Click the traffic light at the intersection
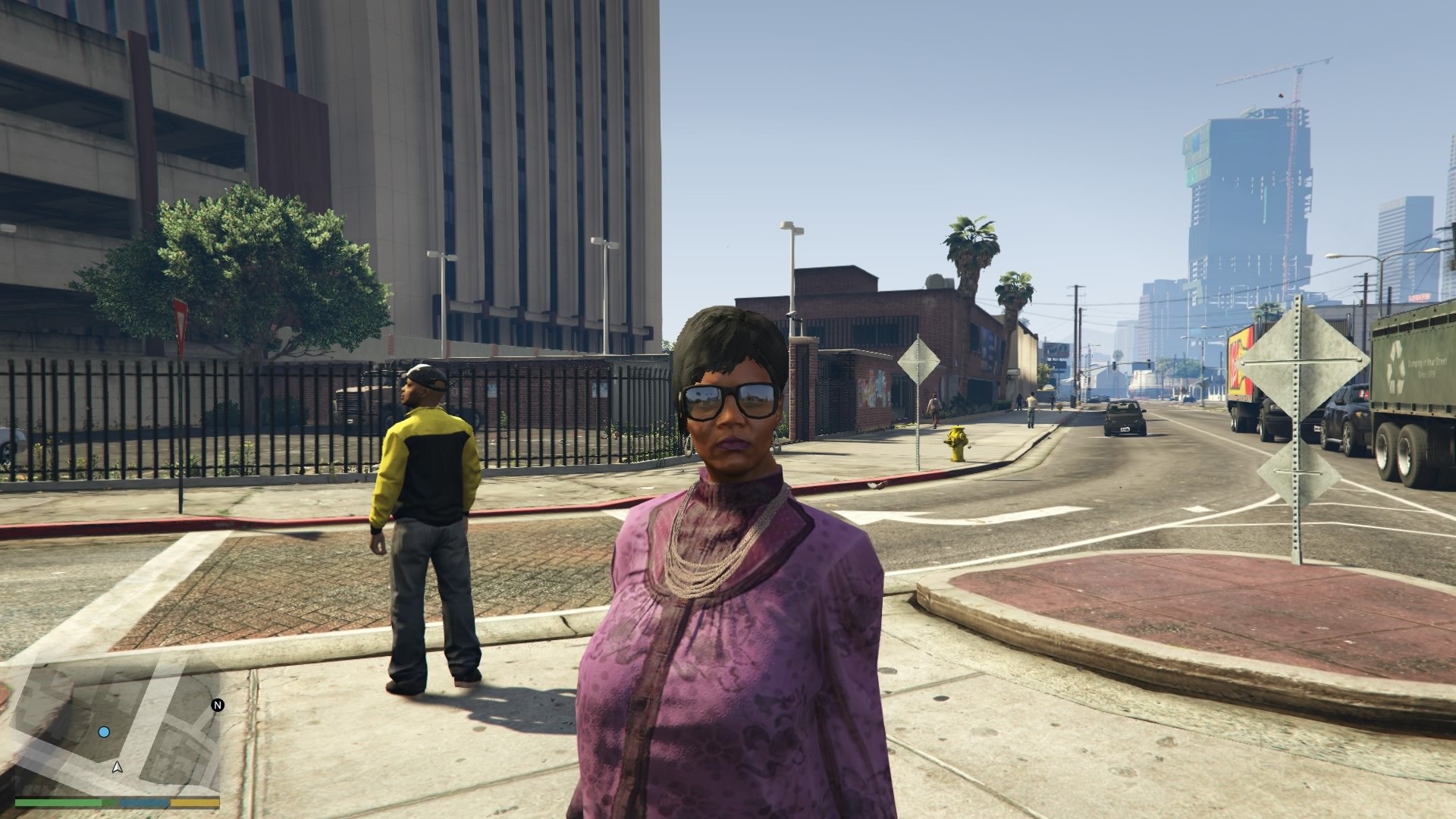The width and height of the screenshot is (1456, 819). tap(1115, 365)
